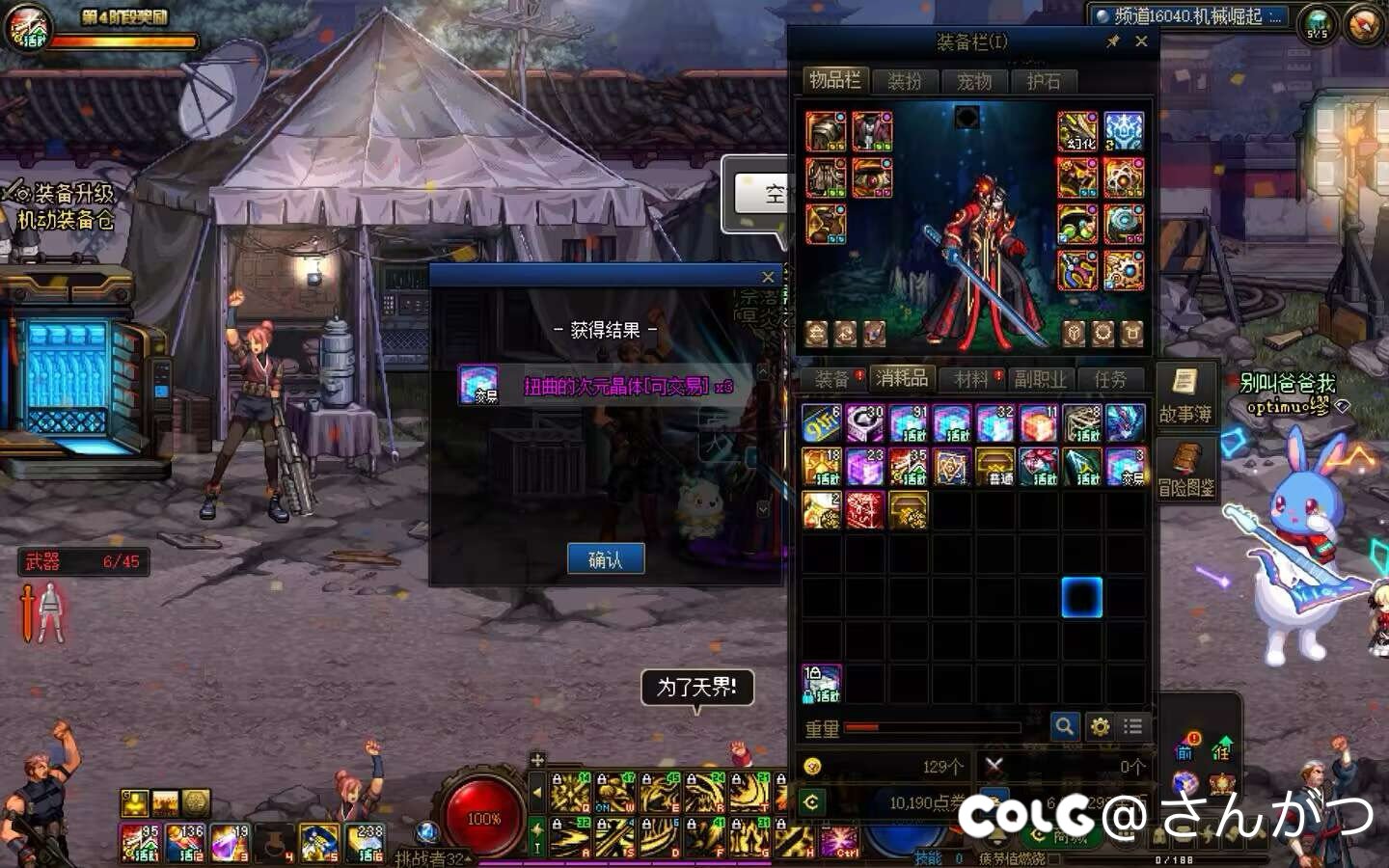Click the inventory list sort button
The width and height of the screenshot is (1389, 868).
1133,726
